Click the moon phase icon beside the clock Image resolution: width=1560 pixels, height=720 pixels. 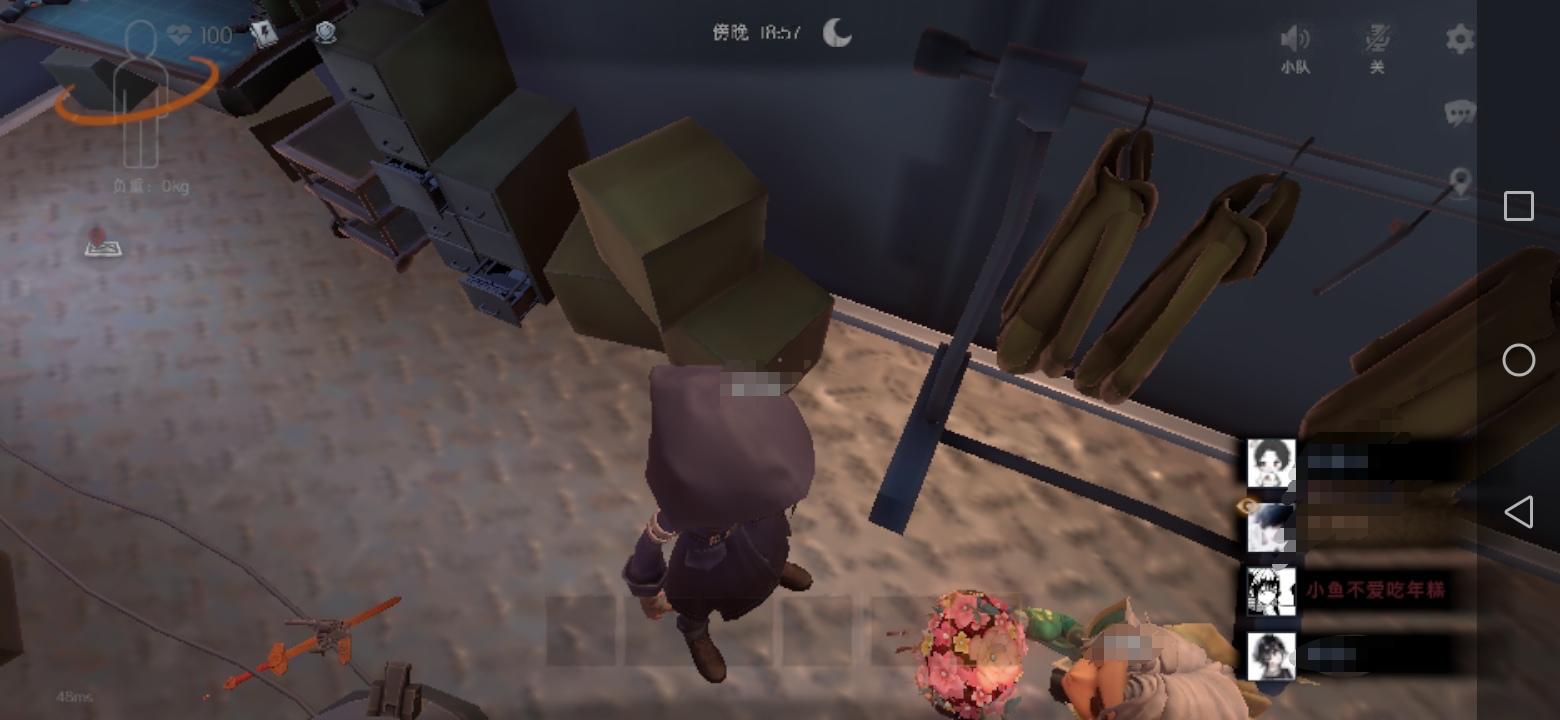coord(836,34)
